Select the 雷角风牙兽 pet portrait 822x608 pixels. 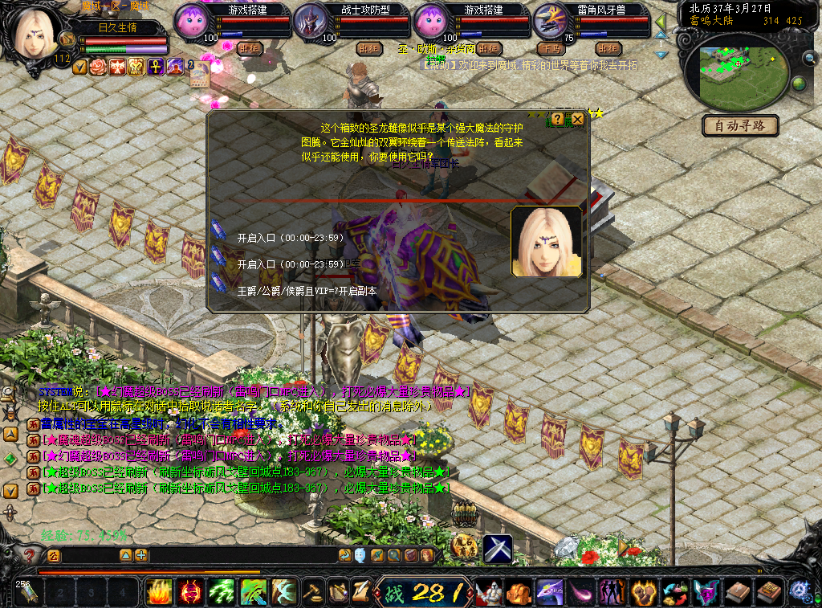tap(551, 20)
